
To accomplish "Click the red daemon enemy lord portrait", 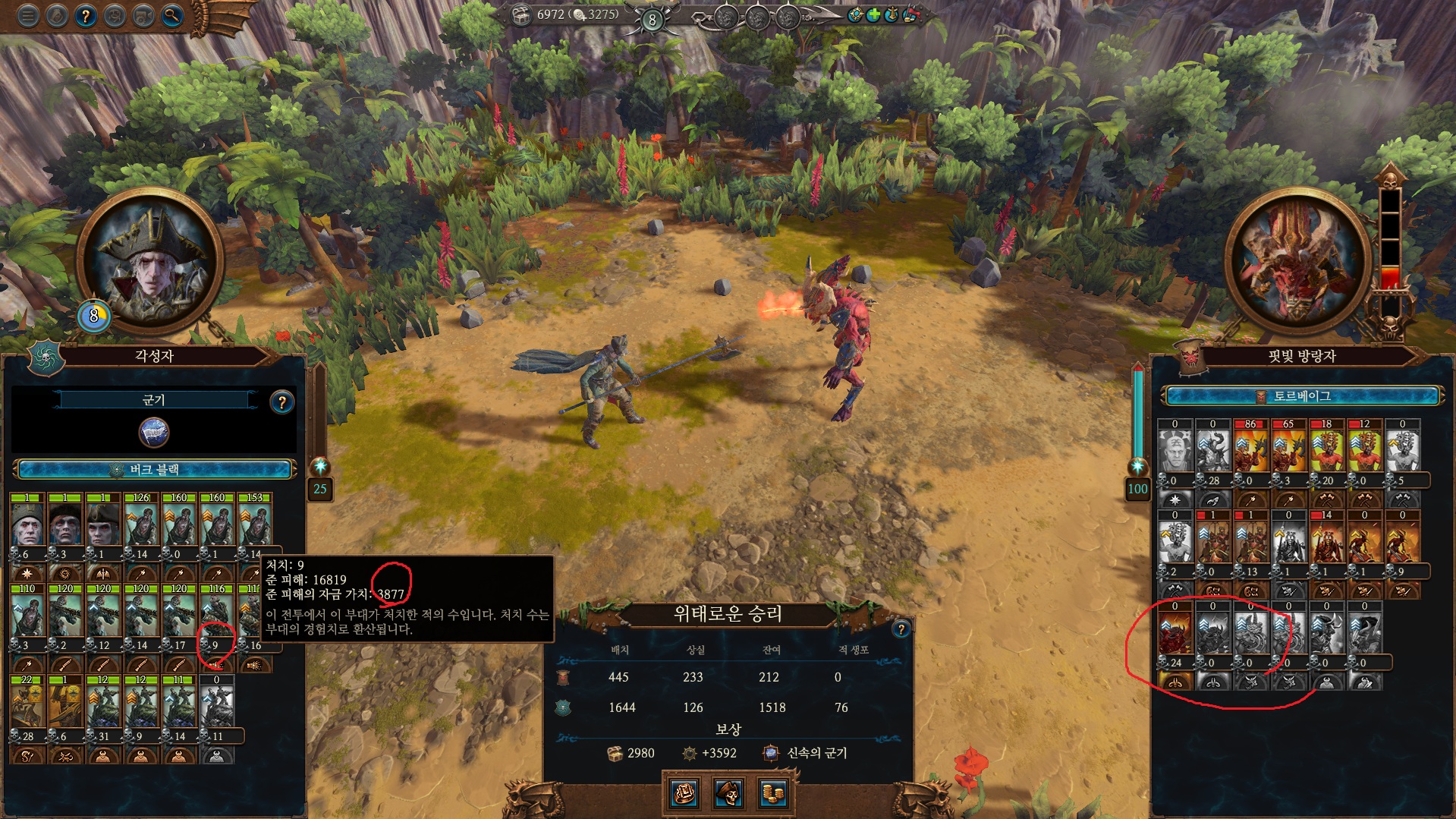I will pyautogui.click(x=1297, y=262).
